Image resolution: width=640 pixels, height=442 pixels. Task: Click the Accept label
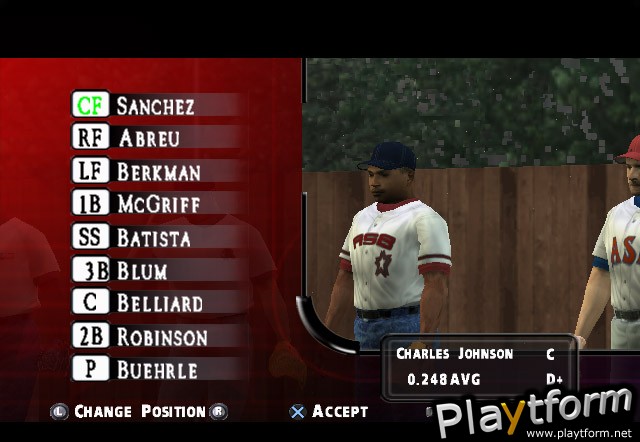339,411
